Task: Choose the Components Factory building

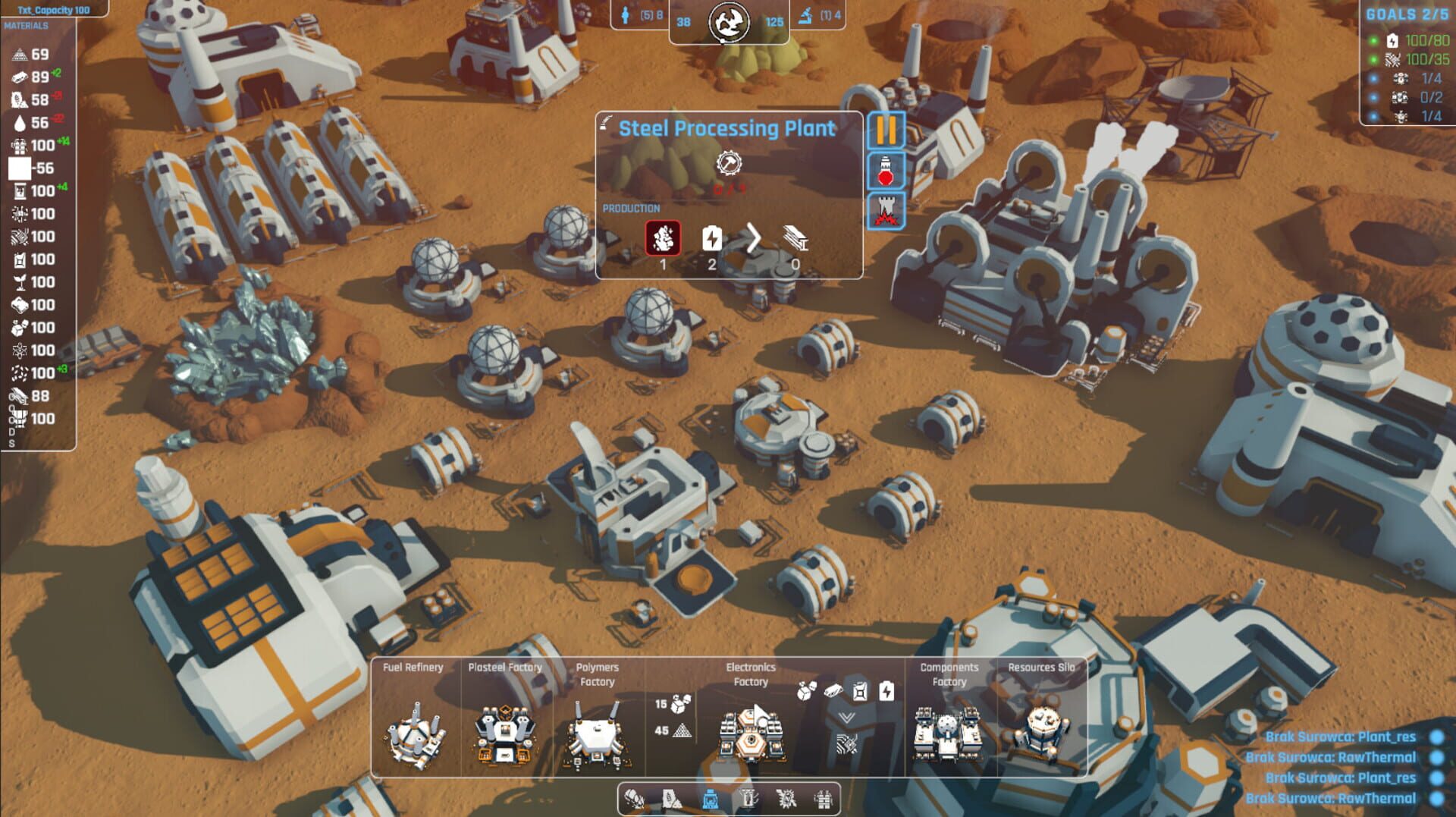Action: (948, 733)
